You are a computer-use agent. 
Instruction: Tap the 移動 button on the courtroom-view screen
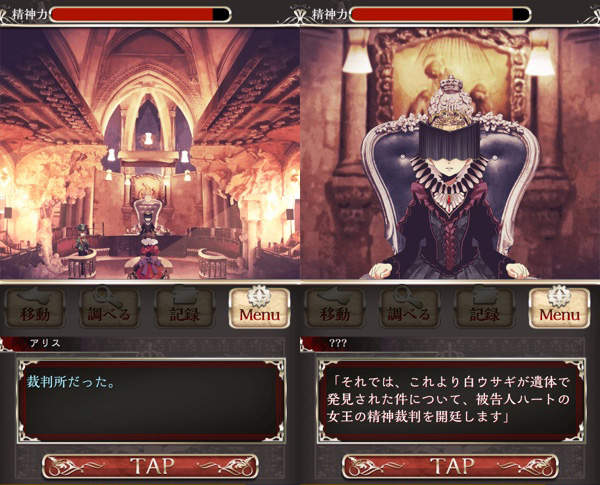click(35, 309)
